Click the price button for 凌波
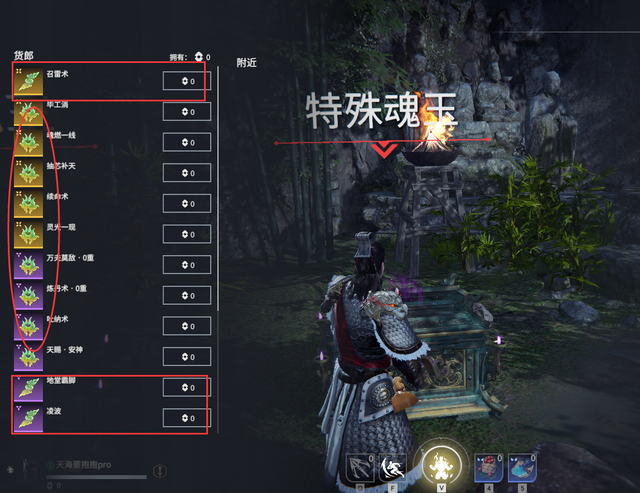Image resolution: width=640 pixels, height=493 pixels. pos(187,418)
